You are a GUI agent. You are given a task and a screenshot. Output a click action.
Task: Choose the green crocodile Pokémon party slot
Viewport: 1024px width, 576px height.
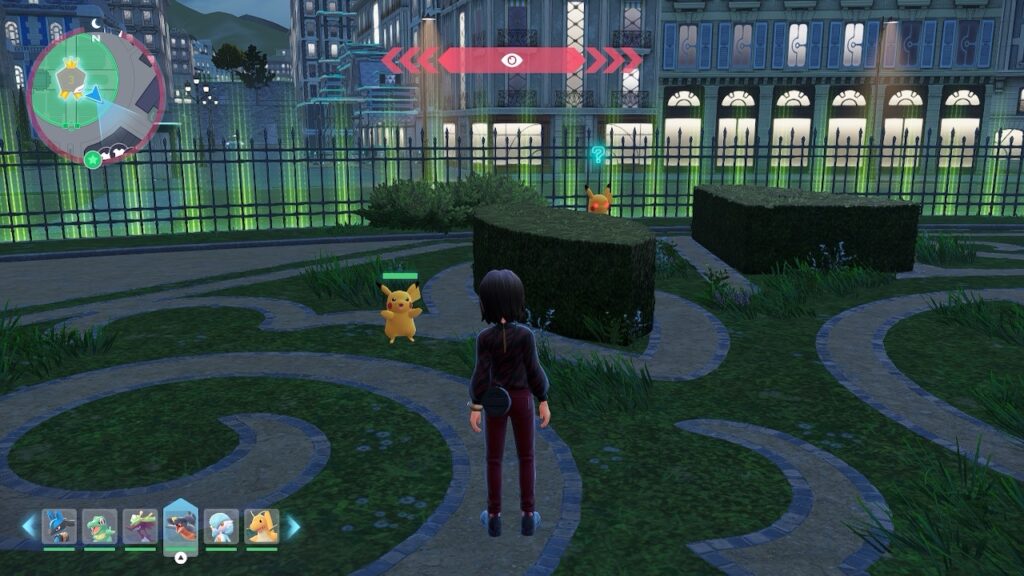tap(99, 526)
